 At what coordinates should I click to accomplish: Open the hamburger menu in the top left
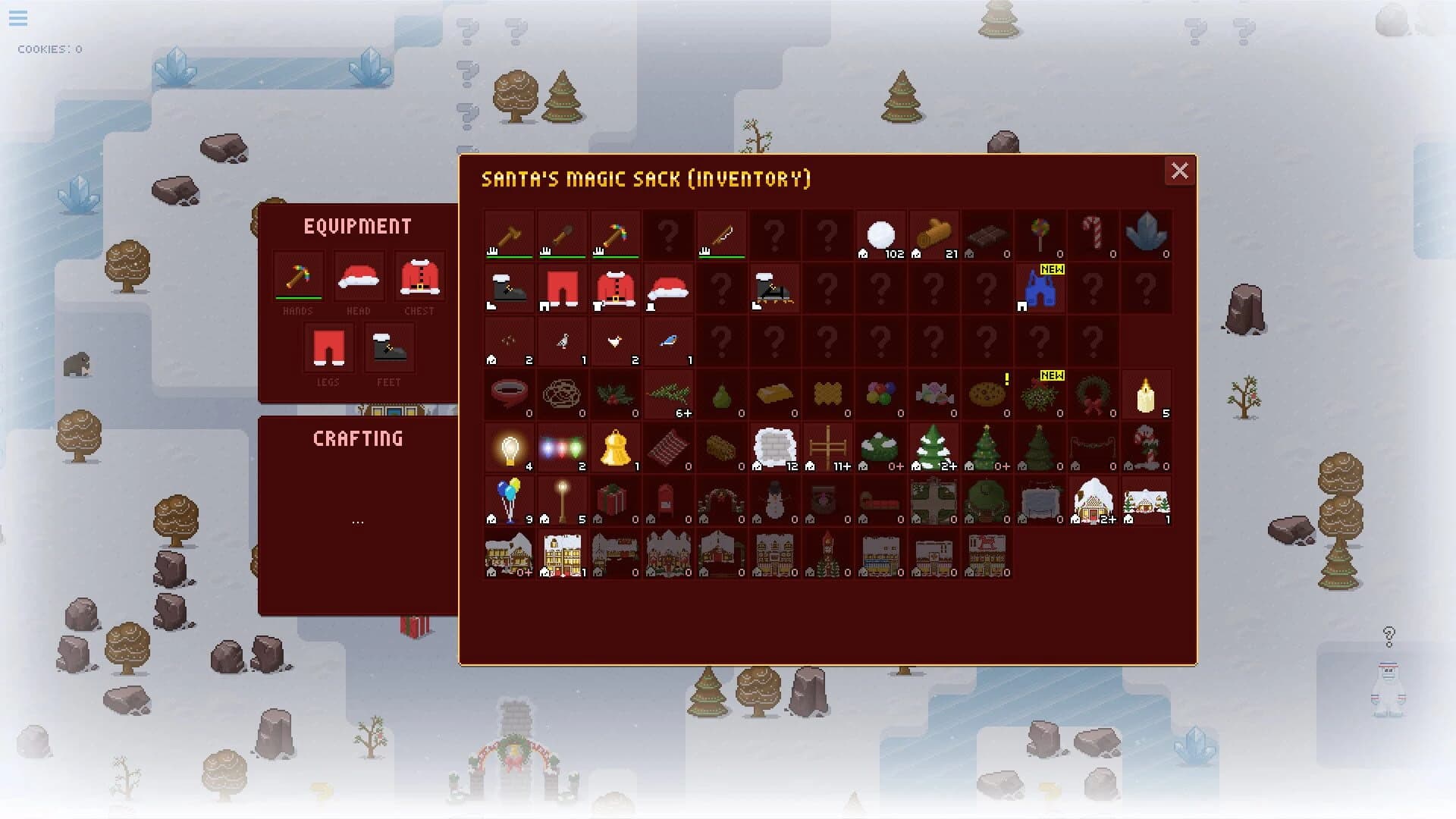click(x=18, y=19)
